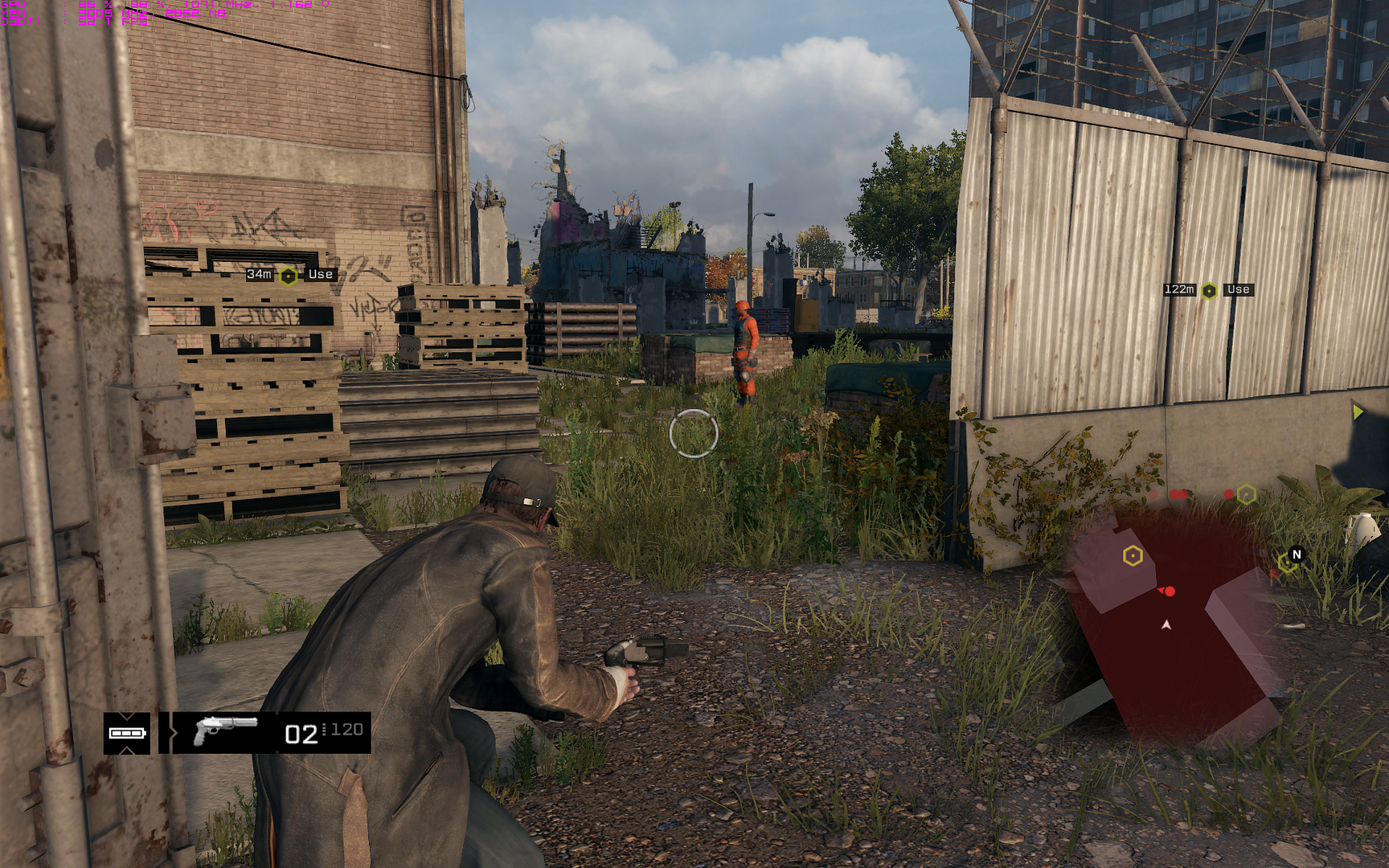
Task: Toggle the red enemy blip on the minimap
Action: click(1170, 591)
